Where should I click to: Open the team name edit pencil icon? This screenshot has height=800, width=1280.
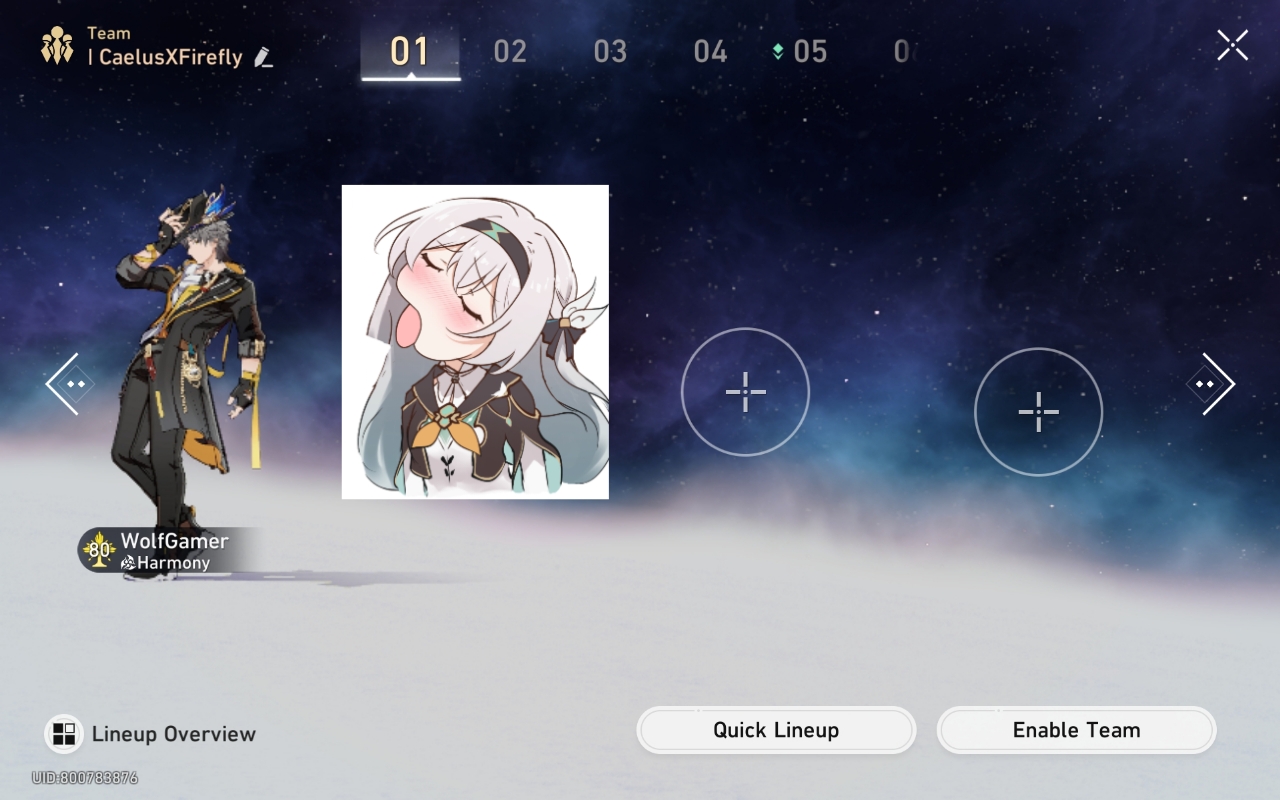pos(261,59)
